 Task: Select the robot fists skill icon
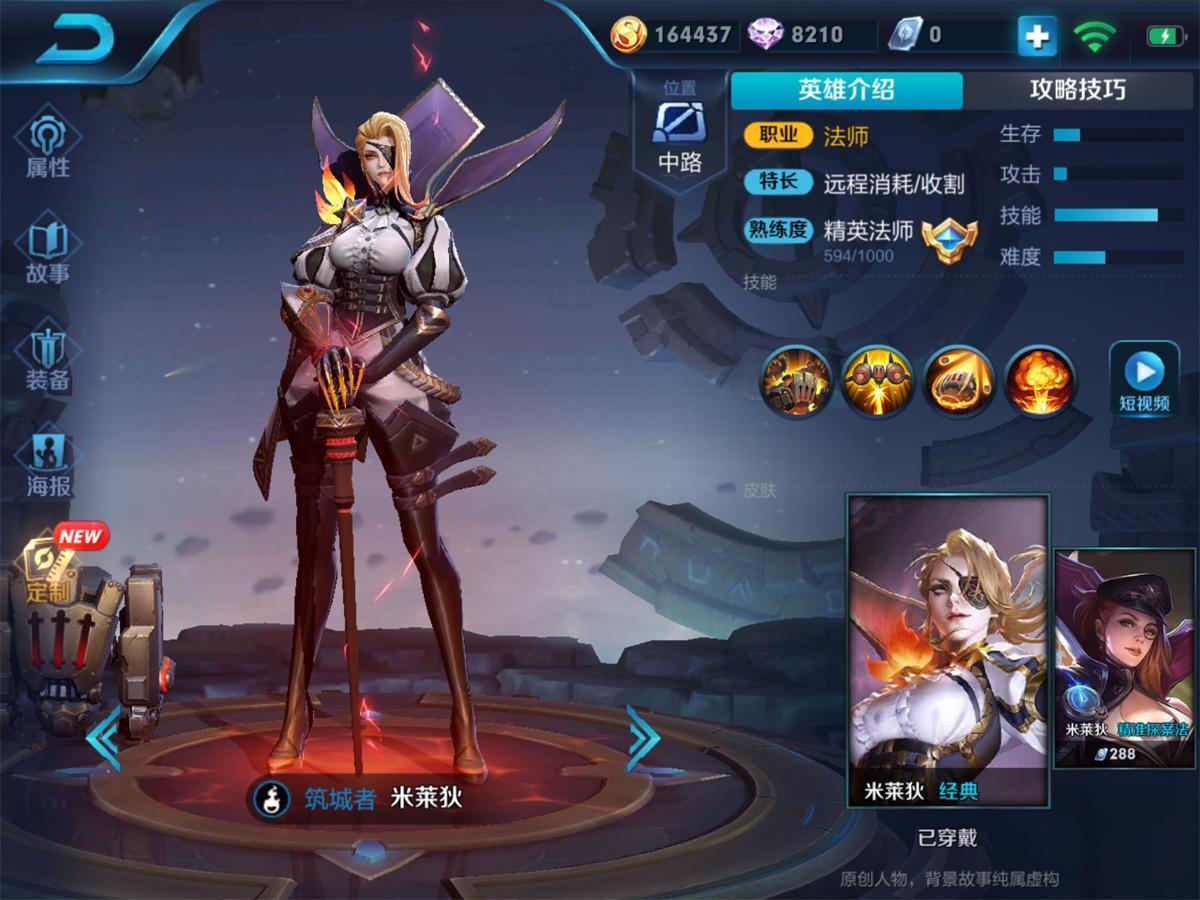pyautogui.click(x=796, y=381)
